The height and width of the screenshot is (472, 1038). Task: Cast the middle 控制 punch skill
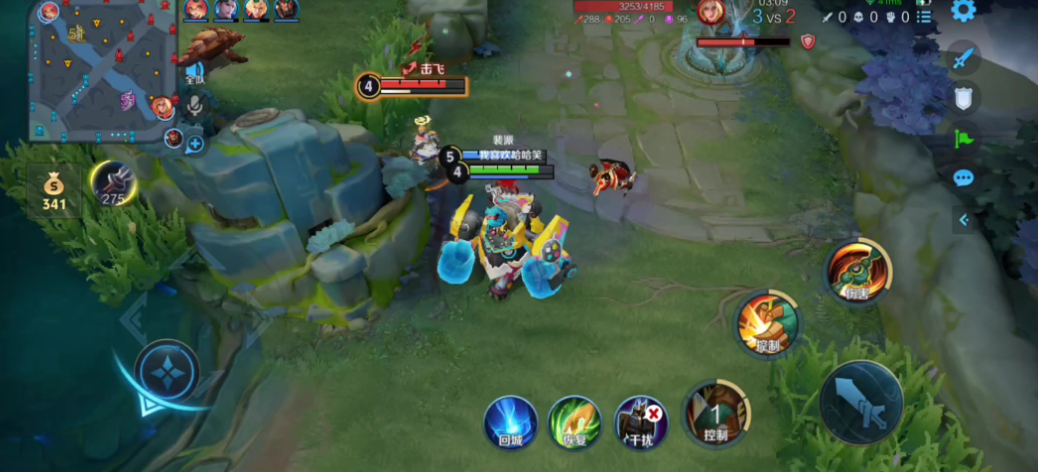coord(768,324)
